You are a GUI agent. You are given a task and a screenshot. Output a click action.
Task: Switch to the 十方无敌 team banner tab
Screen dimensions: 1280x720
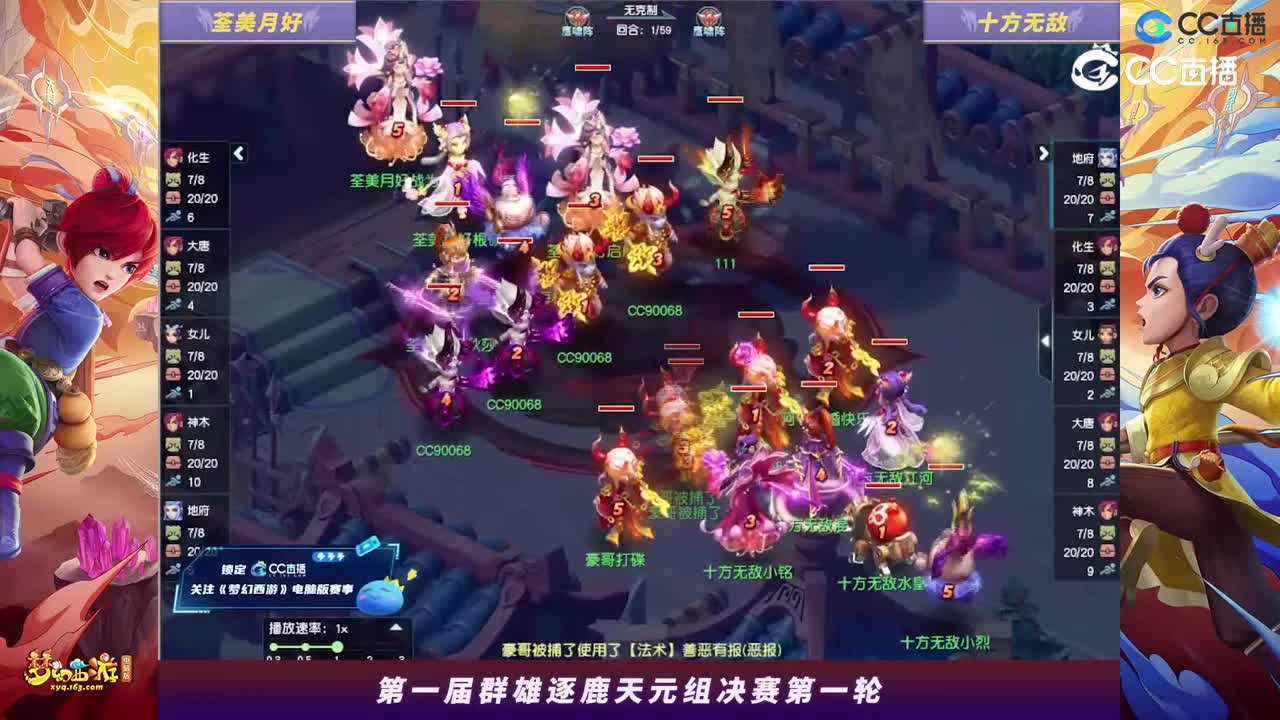[1021, 22]
